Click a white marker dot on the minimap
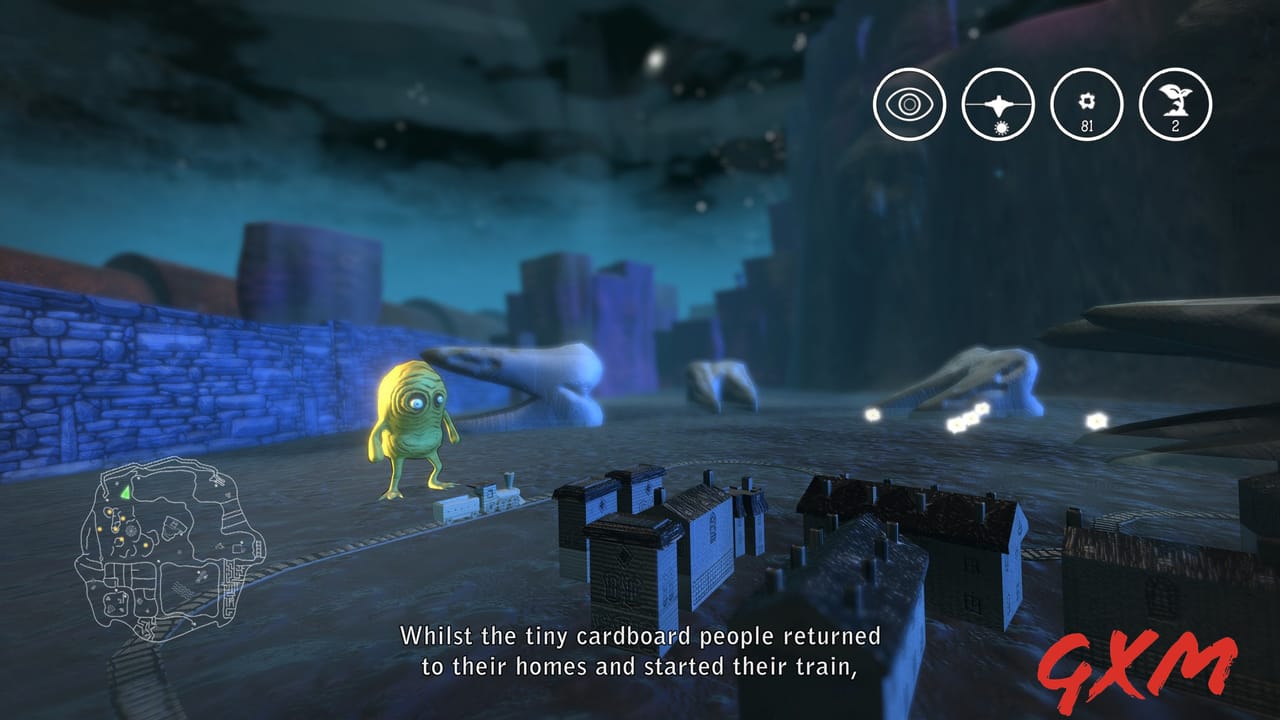 point(138,478)
